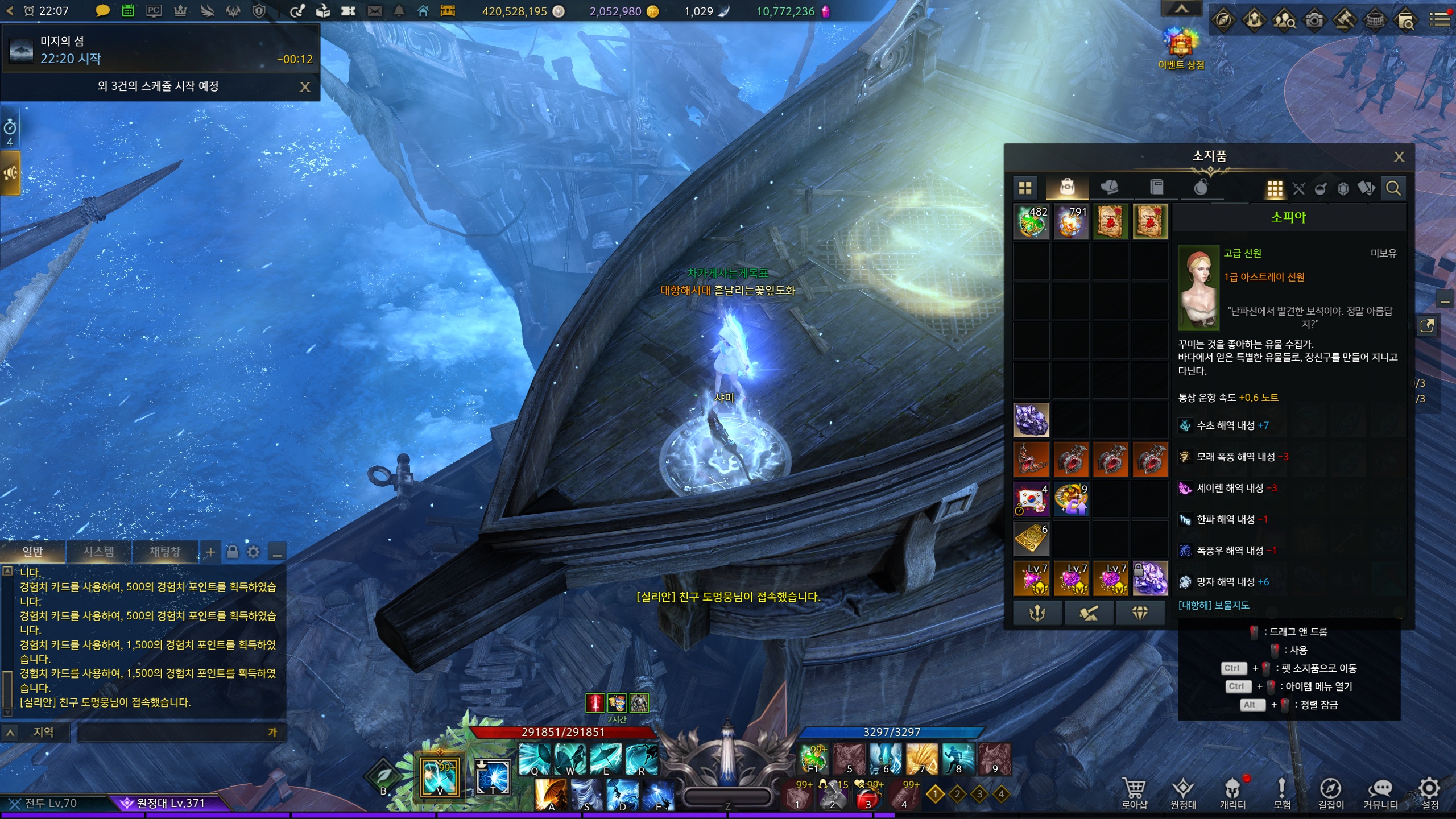Open the 이벤트 상점 event shop
1456x819 pixels.
coord(1181,48)
